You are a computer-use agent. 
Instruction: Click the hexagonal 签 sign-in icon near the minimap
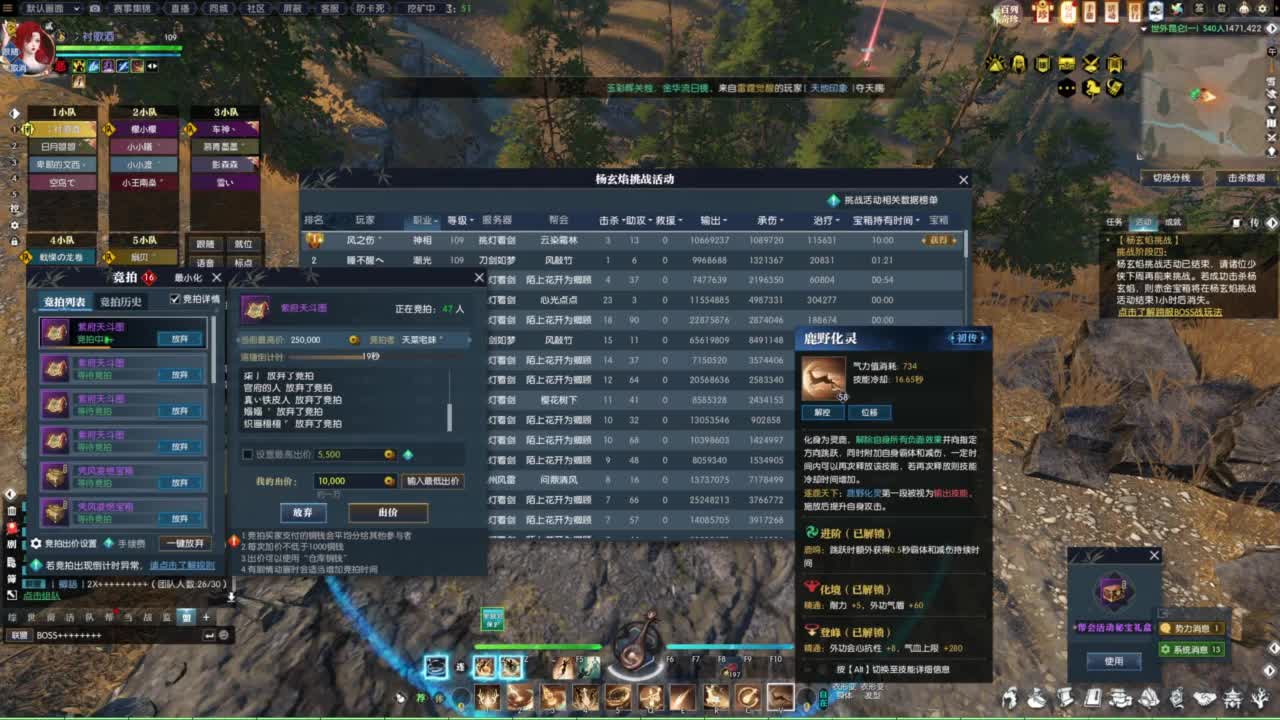tap(1198, 8)
